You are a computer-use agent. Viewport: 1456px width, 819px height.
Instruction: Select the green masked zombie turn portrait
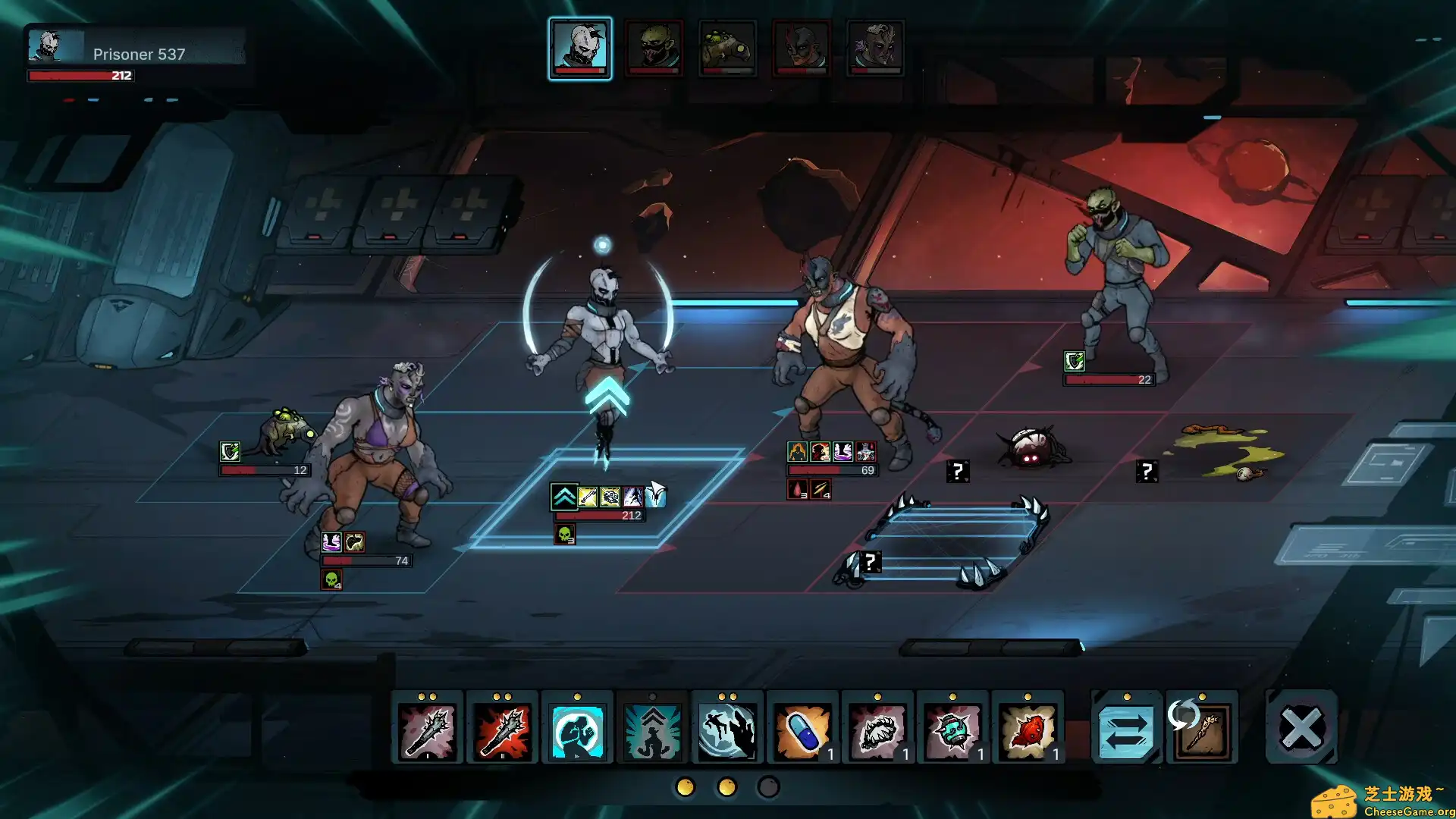[654, 48]
